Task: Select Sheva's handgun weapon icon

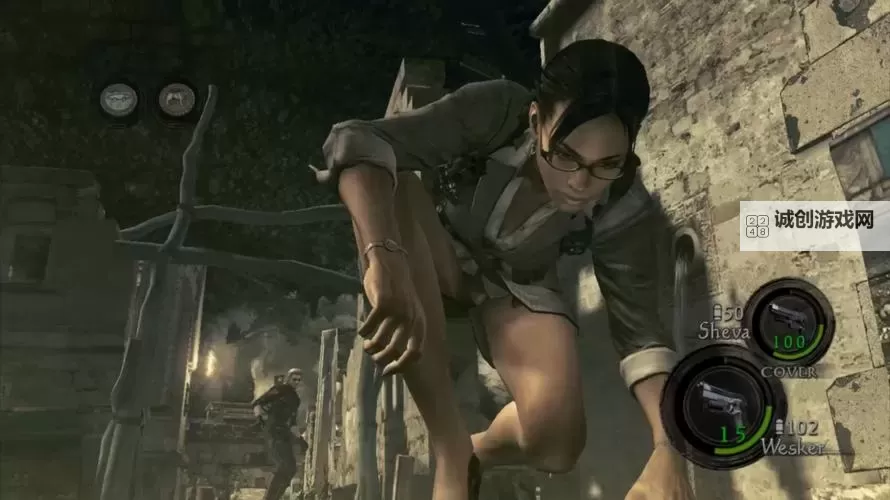Action: pos(786,319)
